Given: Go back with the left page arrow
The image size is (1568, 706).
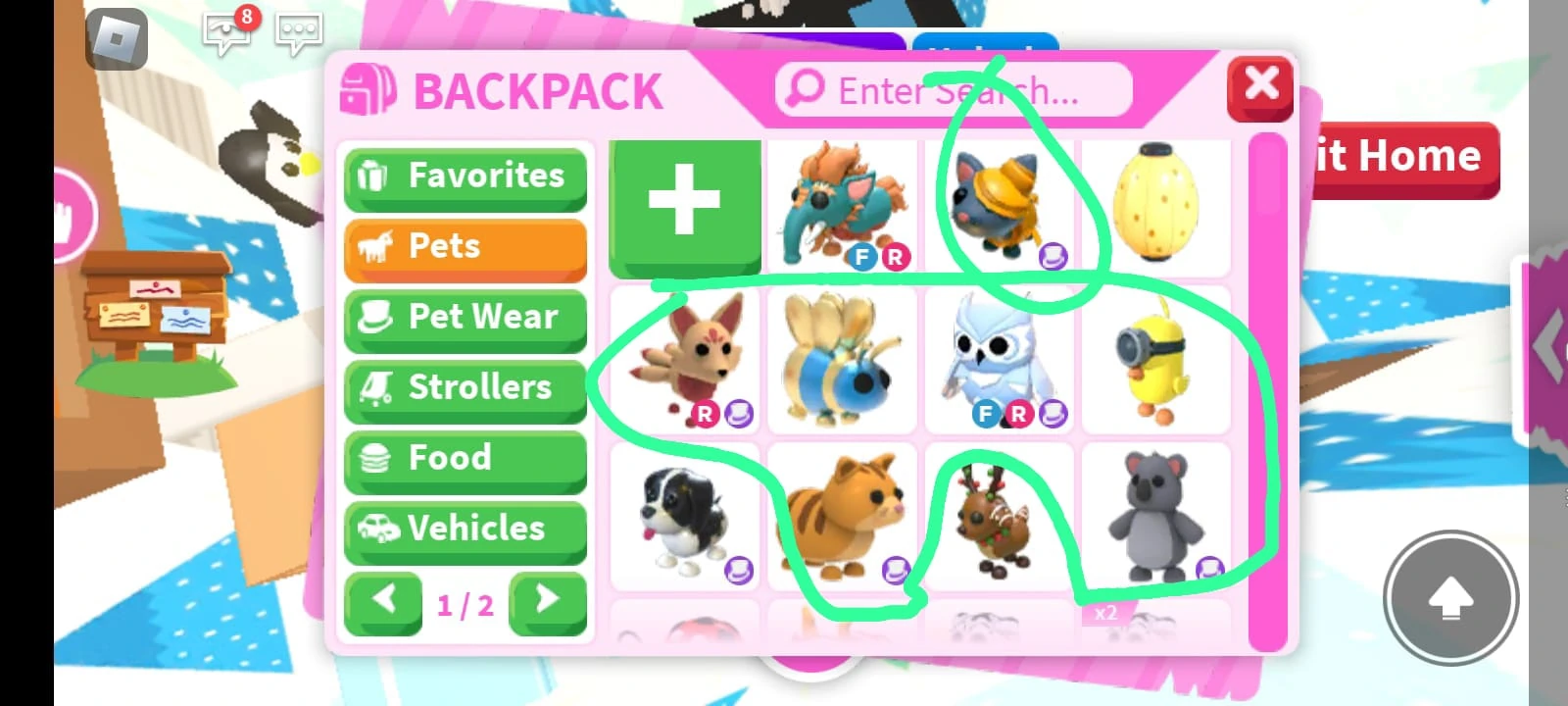Looking at the screenshot, I should click(x=383, y=601).
